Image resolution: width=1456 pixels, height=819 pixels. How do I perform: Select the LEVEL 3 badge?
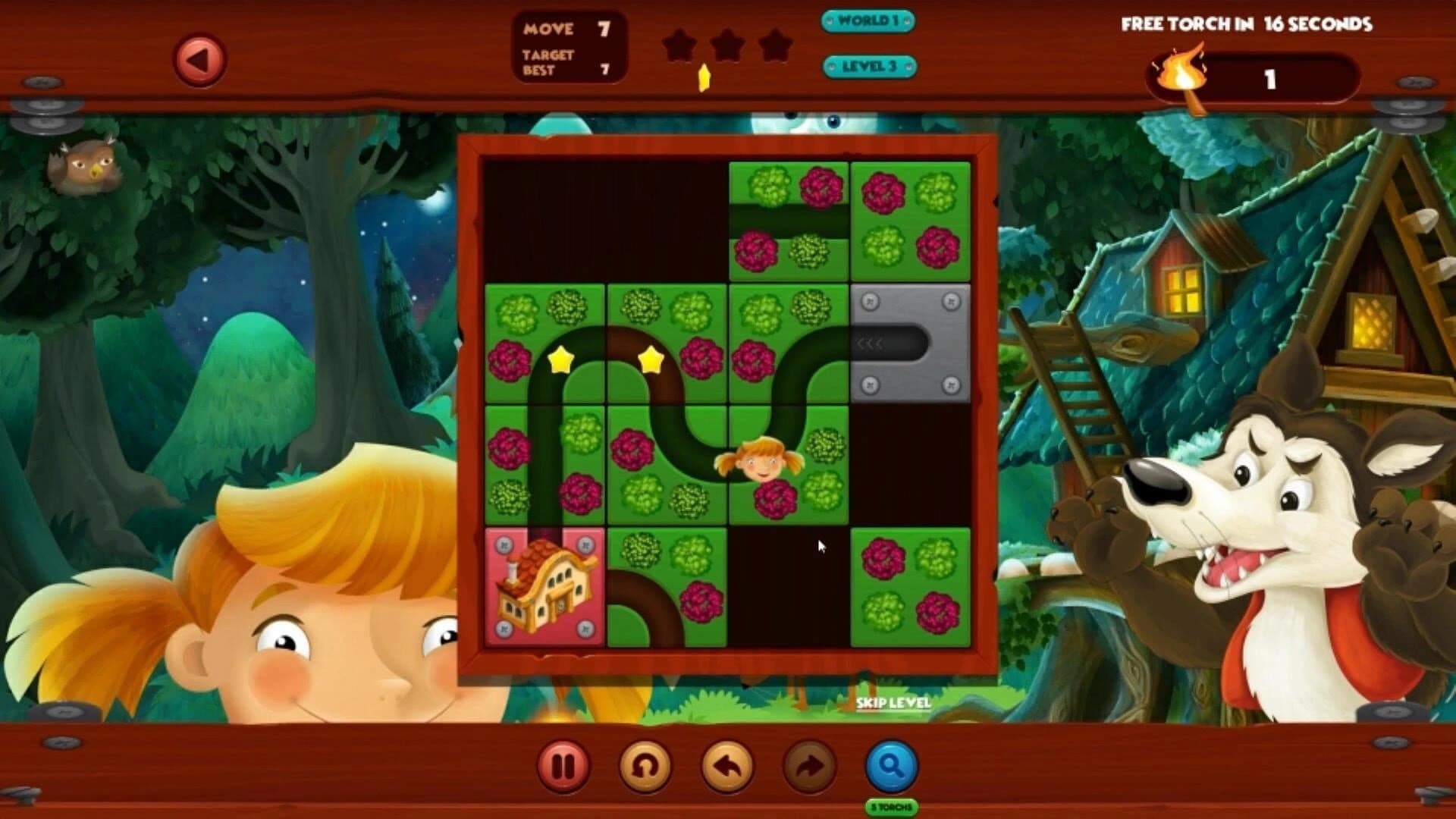coord(871,67)
